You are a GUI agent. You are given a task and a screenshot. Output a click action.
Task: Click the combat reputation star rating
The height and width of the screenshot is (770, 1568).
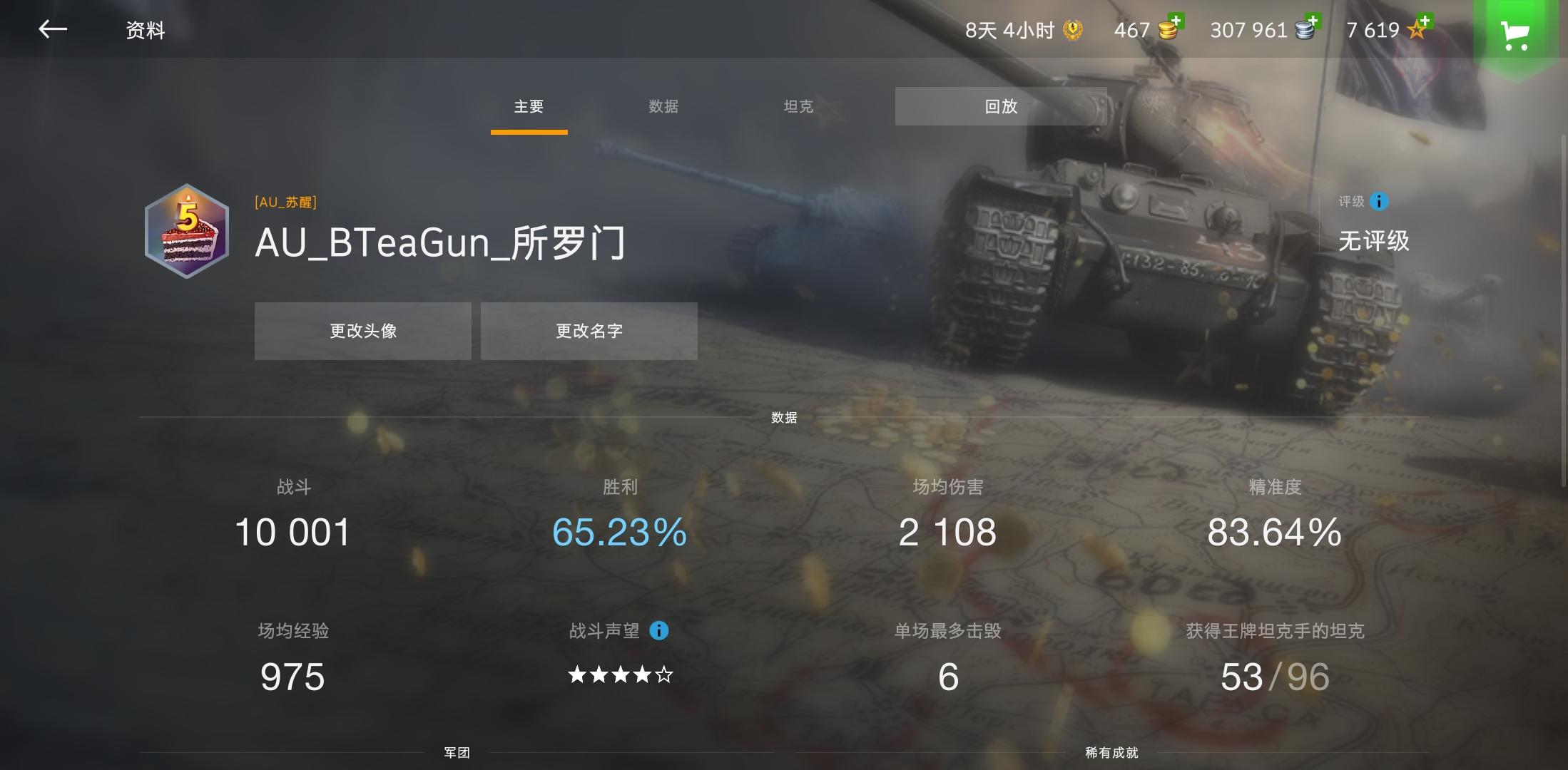tap(619, 674)
